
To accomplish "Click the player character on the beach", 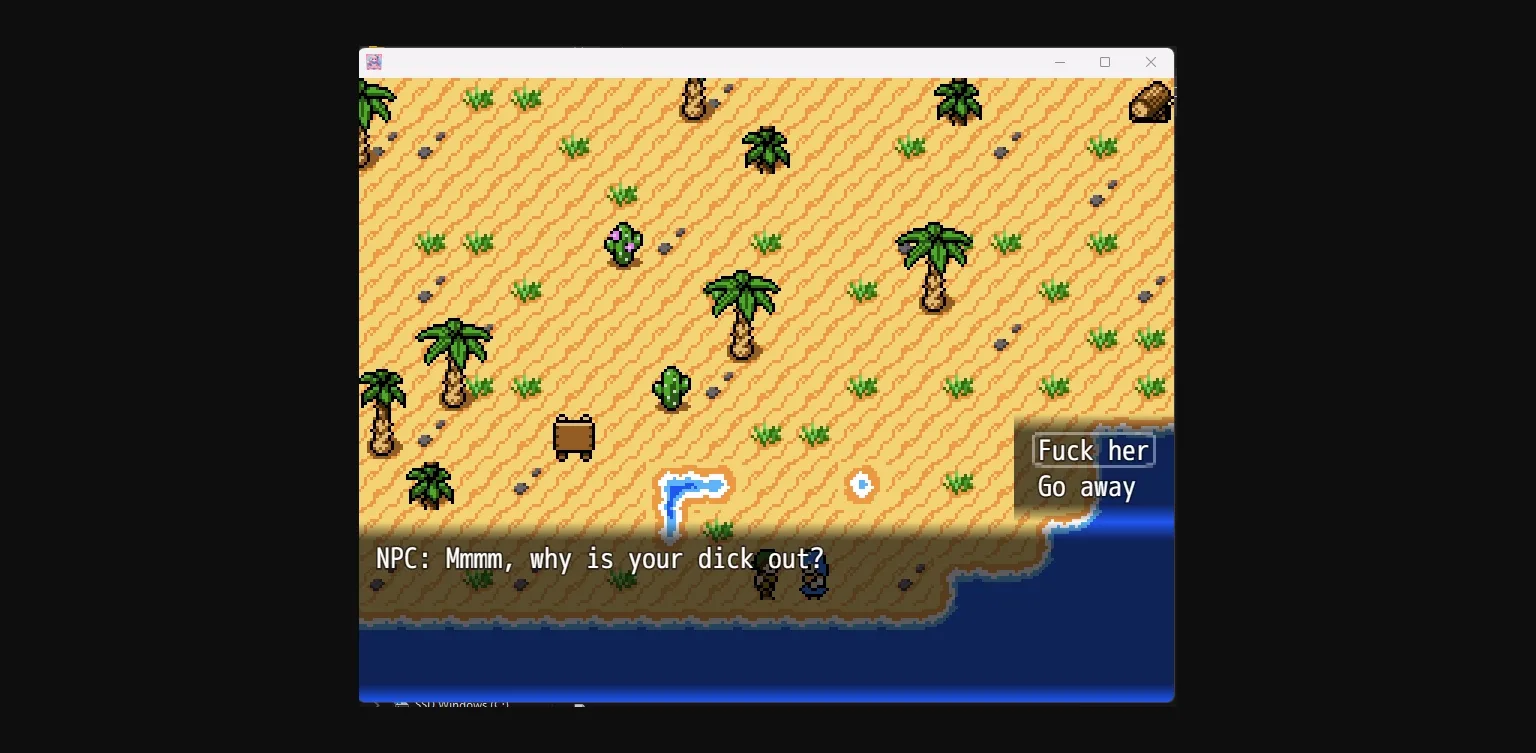I will [764, 583].
